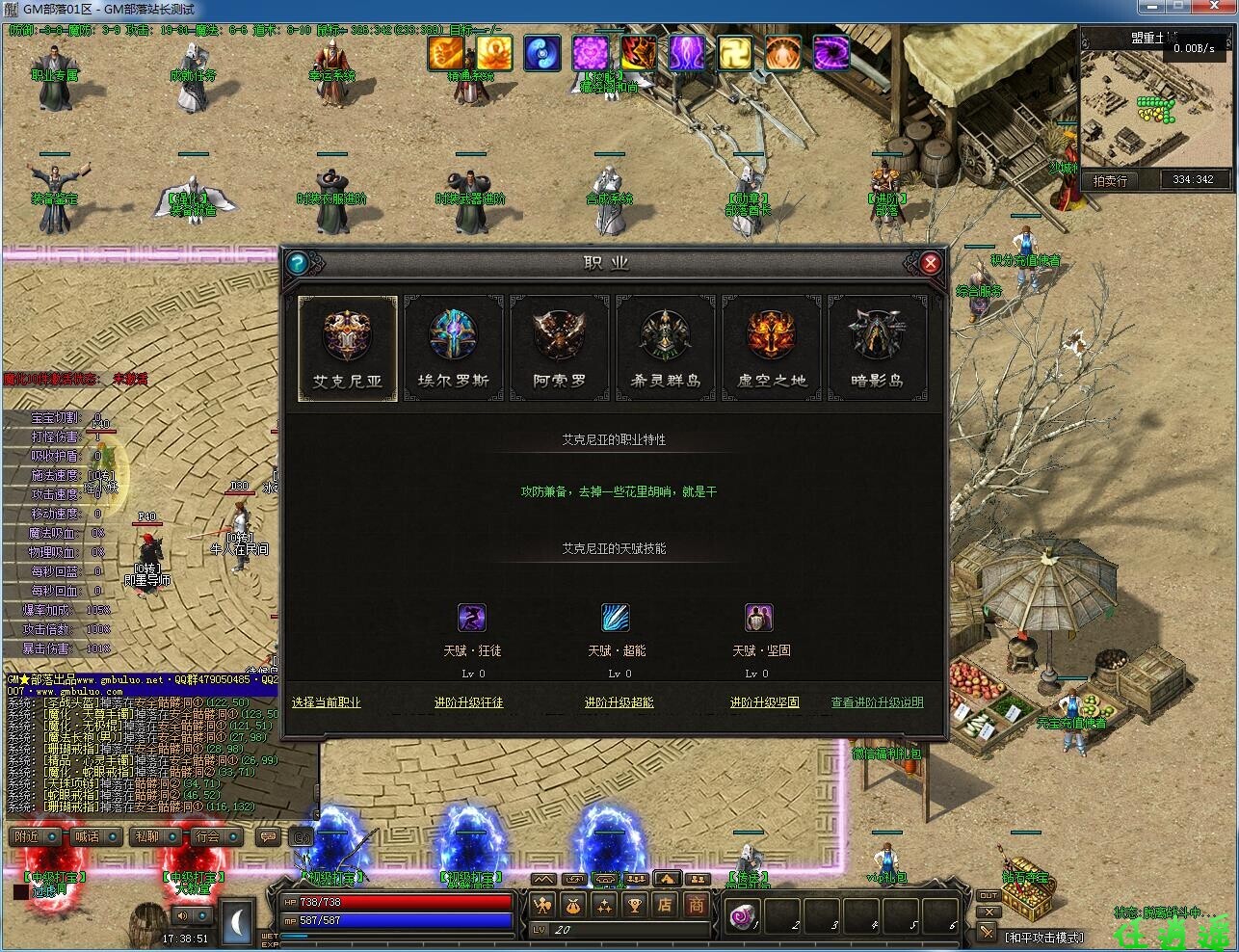This screenshot has width=1239, height=952.
Task: Click 进阶升级狂徒 upgrade link
Action: (x=468, y=702)
